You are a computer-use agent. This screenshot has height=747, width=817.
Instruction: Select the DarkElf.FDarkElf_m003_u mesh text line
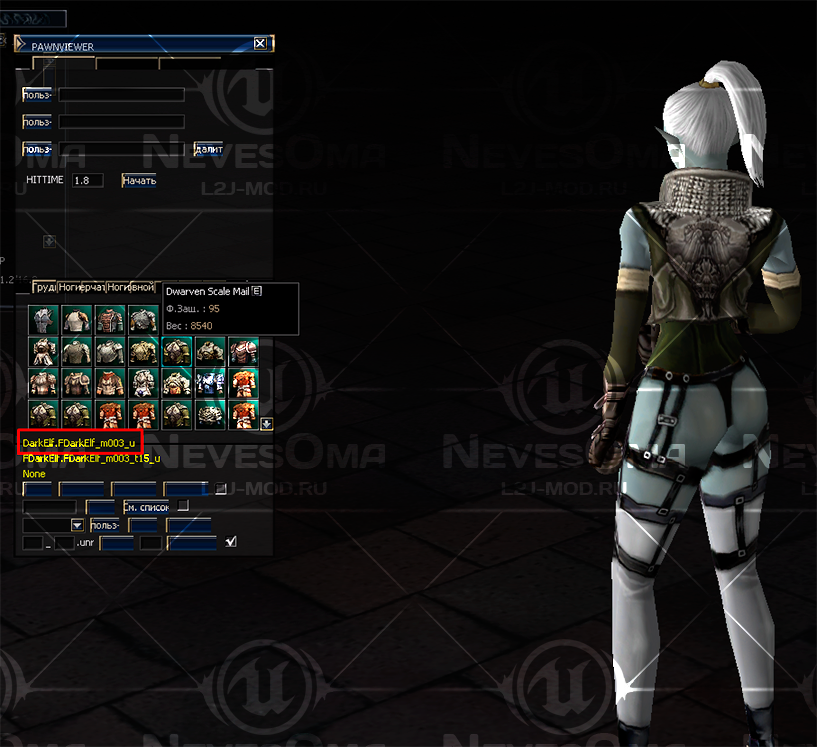coord(79,442)
